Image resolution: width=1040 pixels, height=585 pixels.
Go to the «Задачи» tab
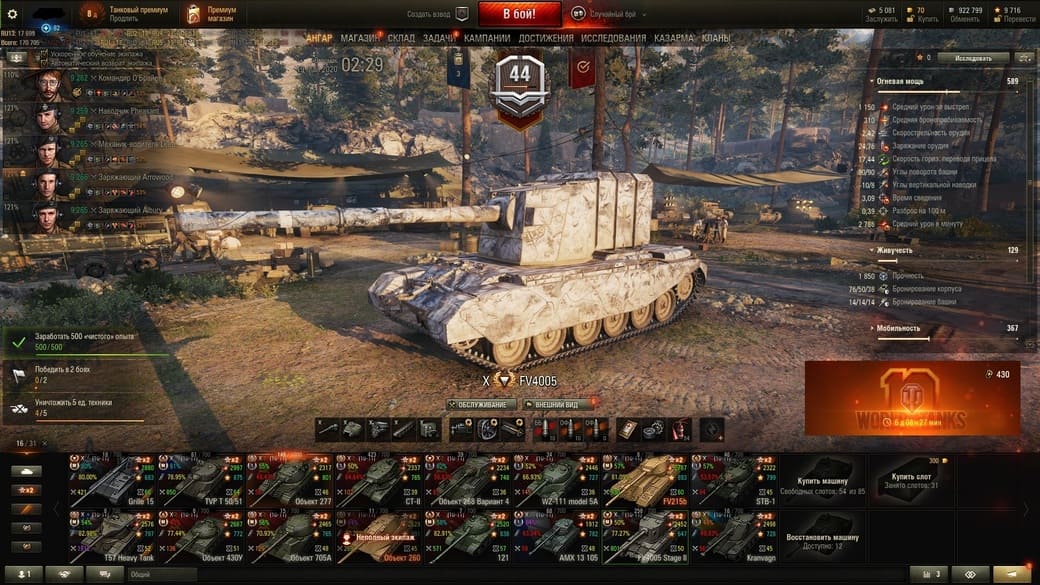coord(438,38)
